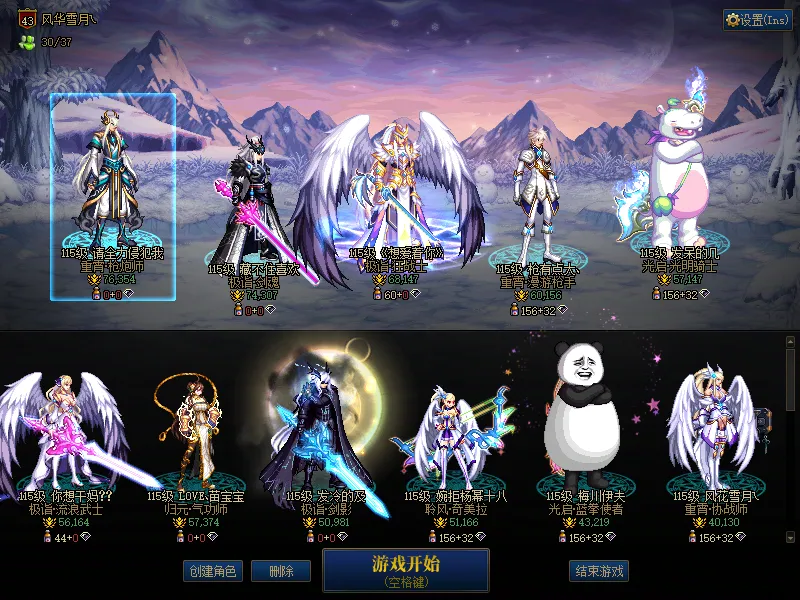Click the character list scrollbar
800x600 pixels.
click(791, 440)
